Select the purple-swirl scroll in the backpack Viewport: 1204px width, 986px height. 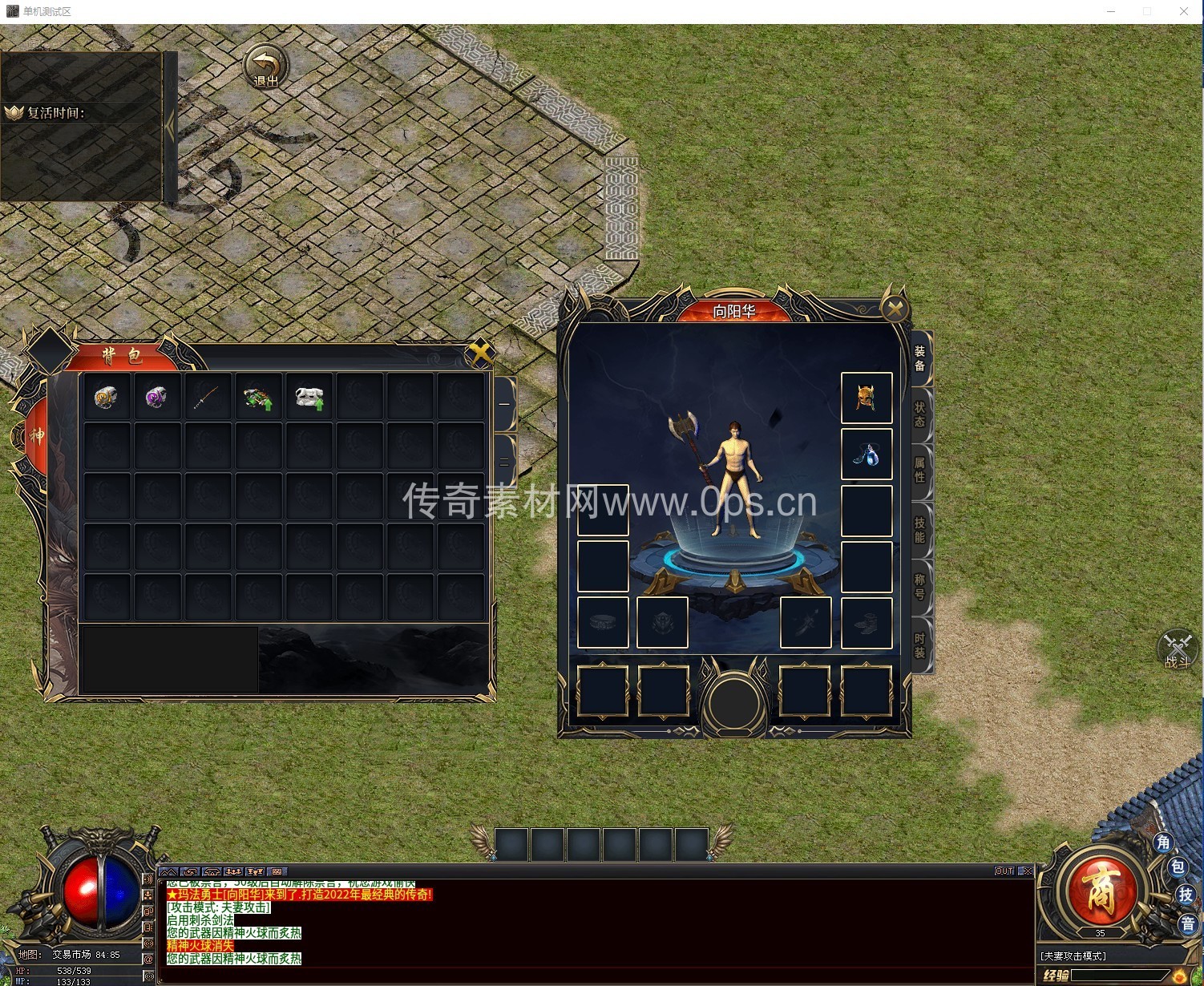tap(157, 398)
